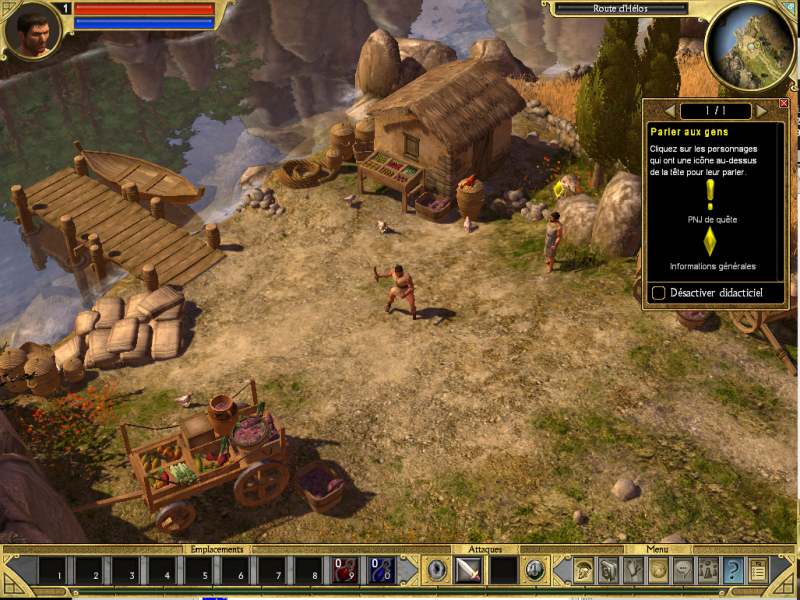Click the green round icon beside the empty attack slot
800x600 pixels.
click(534, 570)
